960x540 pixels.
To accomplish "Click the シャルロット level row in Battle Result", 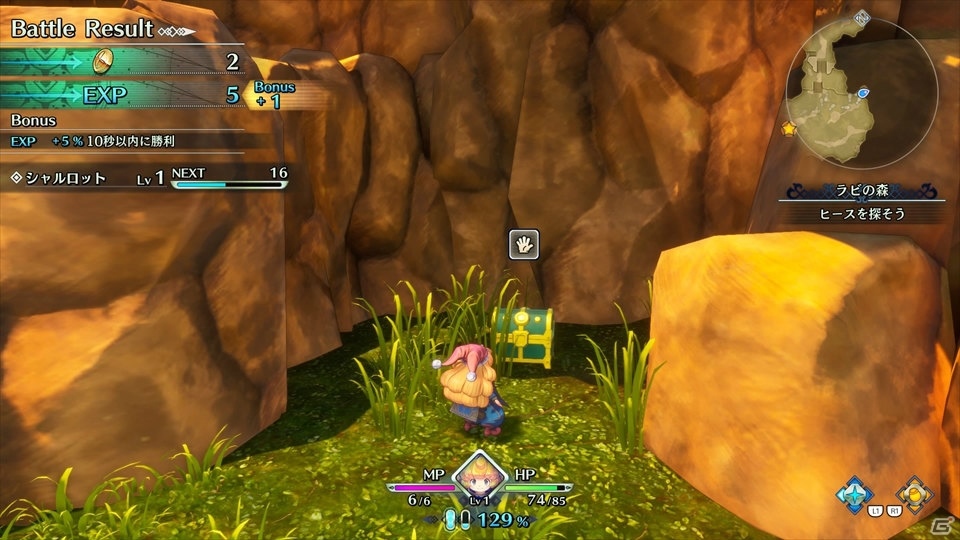I will click(x=150, y=177).
